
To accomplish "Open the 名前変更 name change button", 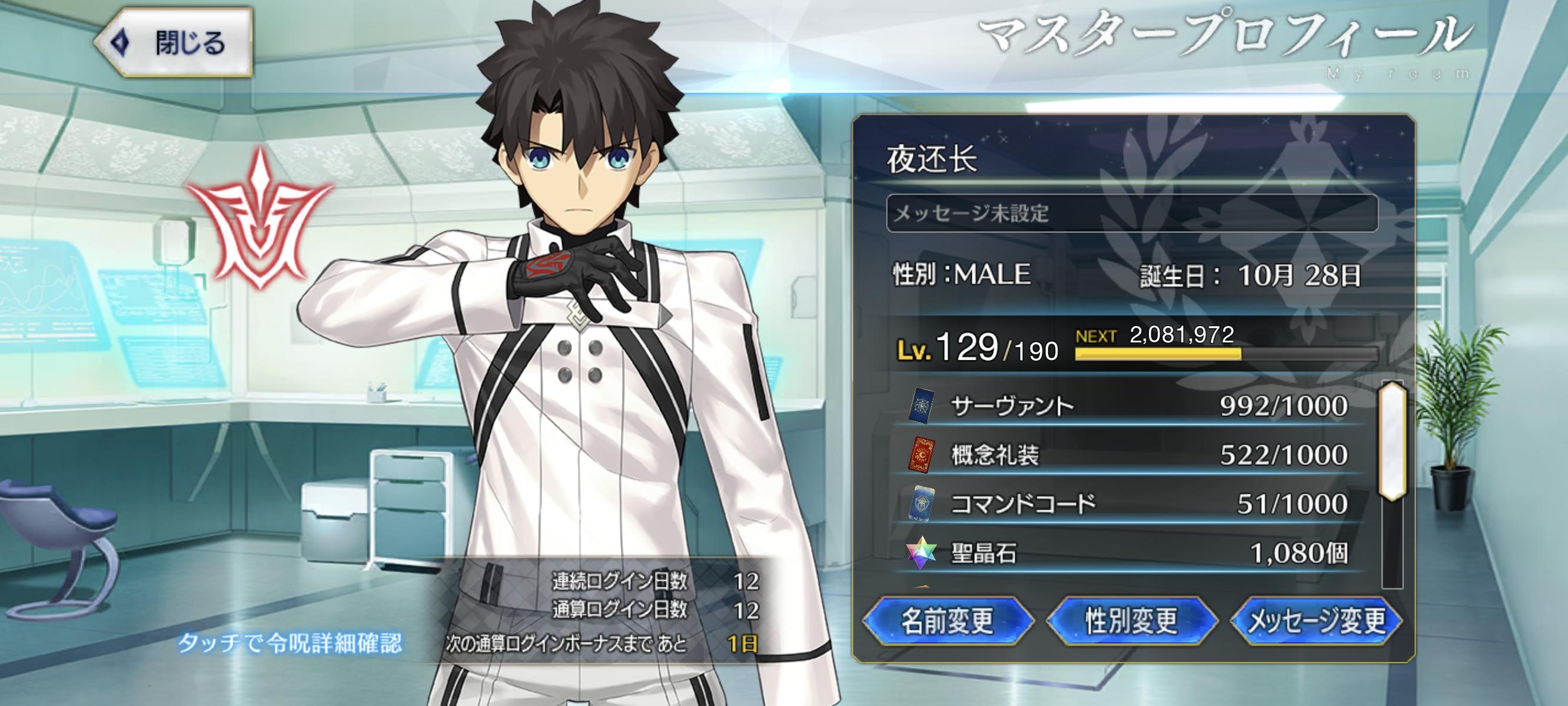I will coord(947,621).
